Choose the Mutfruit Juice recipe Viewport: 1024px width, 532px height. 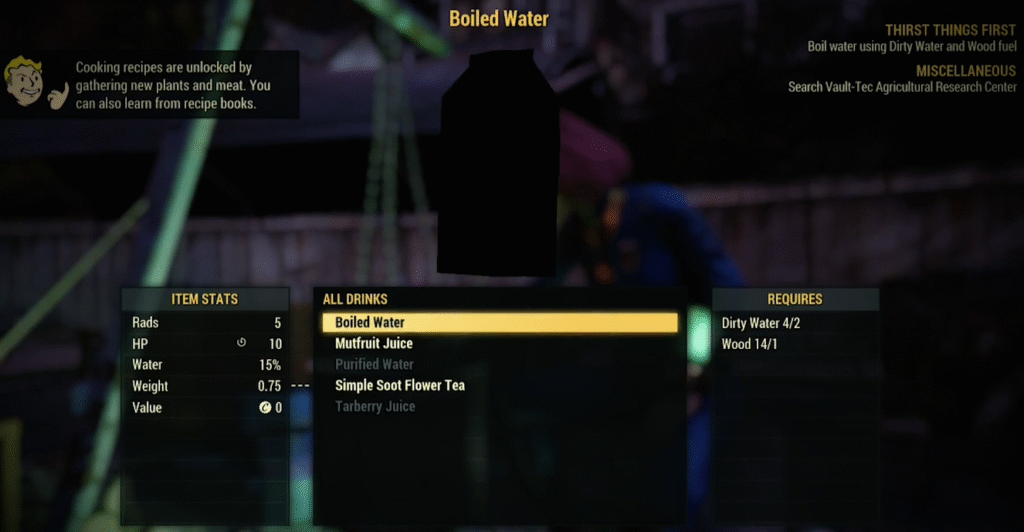pos(374,344)
